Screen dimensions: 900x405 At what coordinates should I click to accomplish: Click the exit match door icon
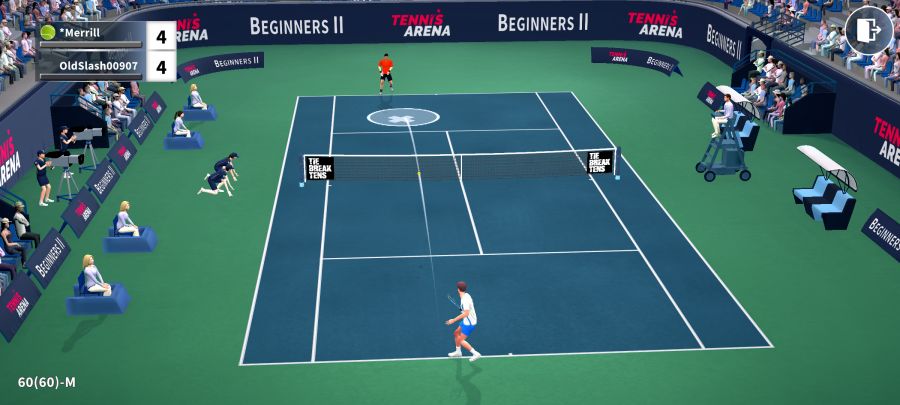868,30
